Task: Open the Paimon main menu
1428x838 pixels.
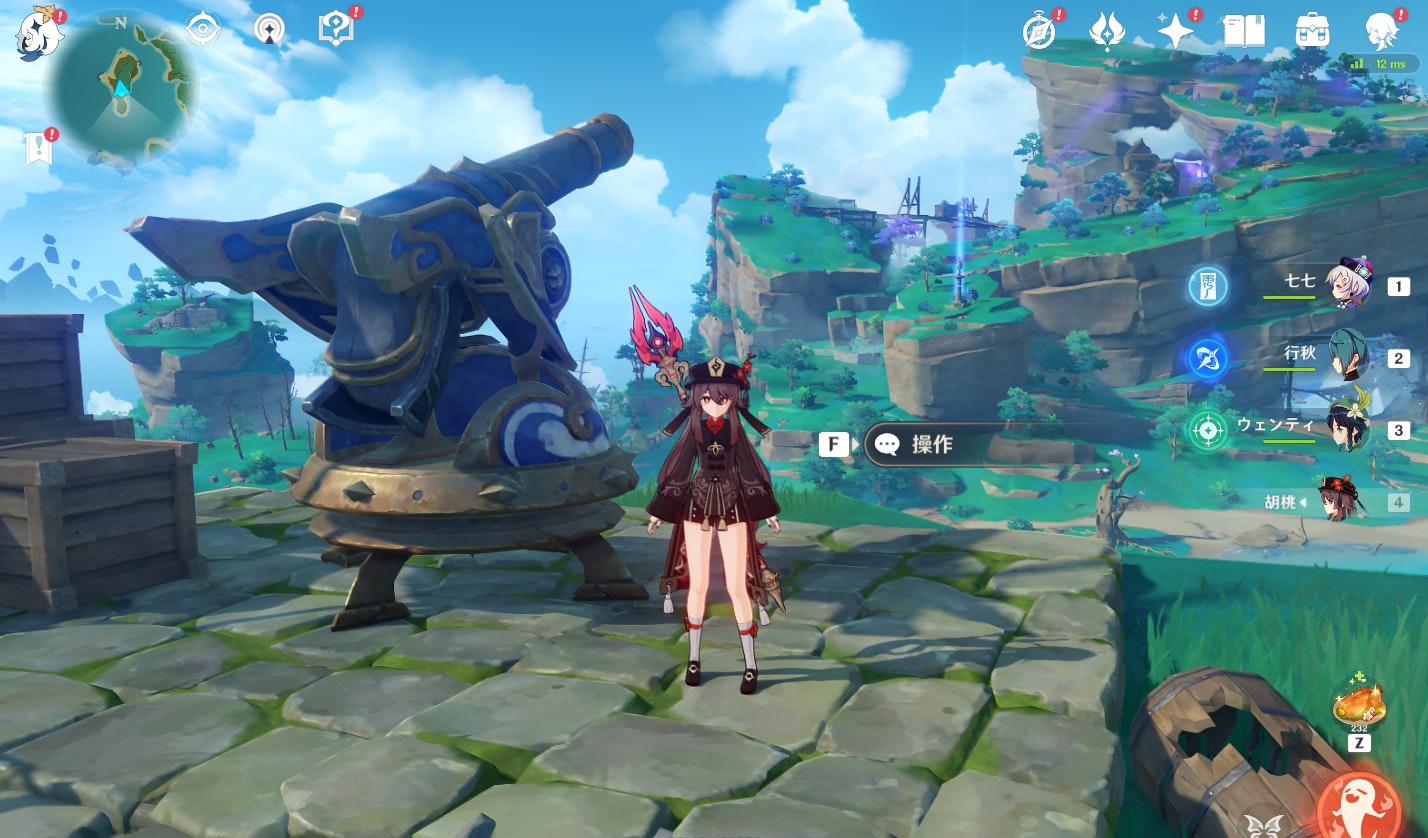Action: point(38,32)
